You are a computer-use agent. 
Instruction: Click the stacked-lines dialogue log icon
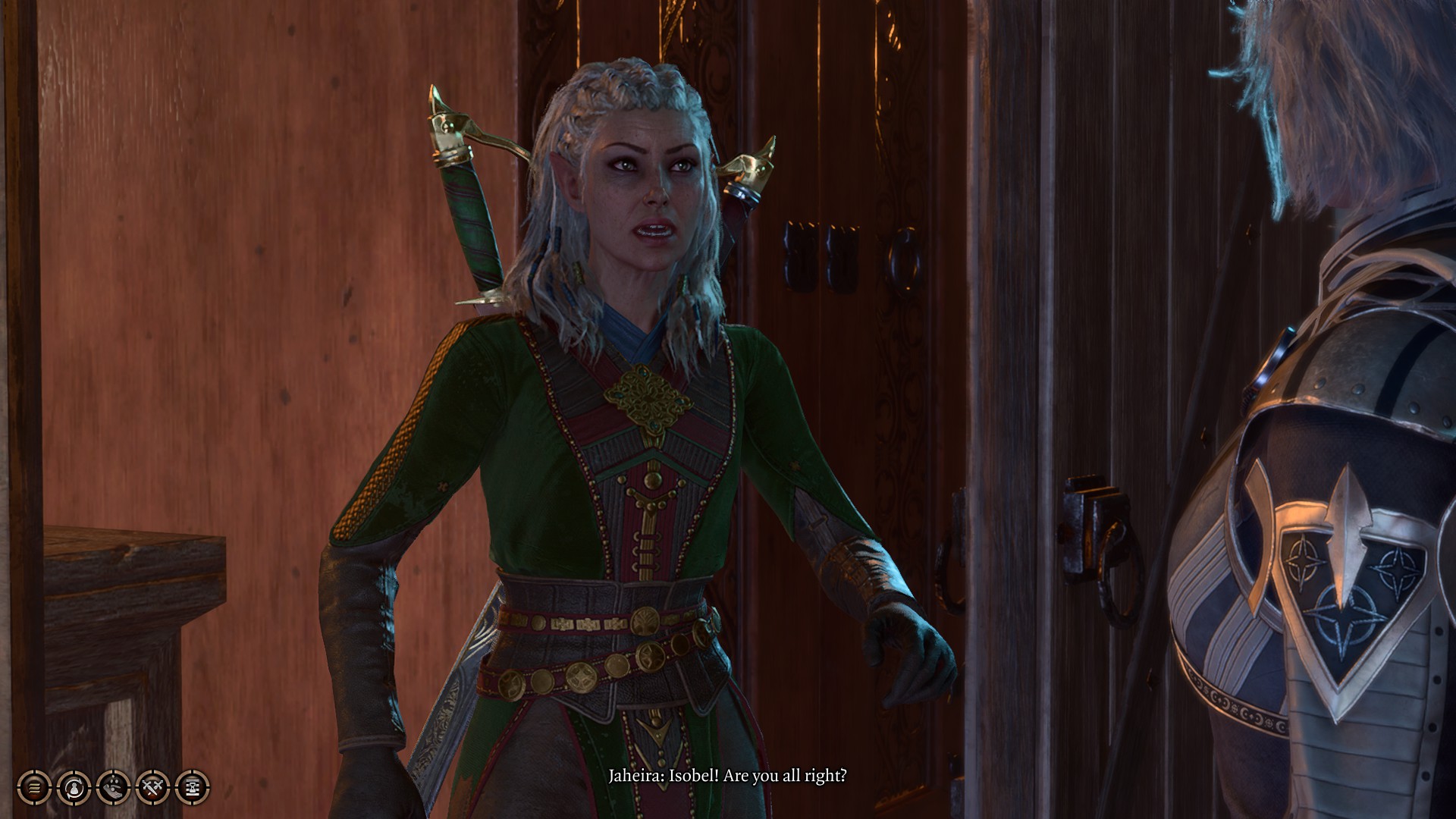click(34, 788)
